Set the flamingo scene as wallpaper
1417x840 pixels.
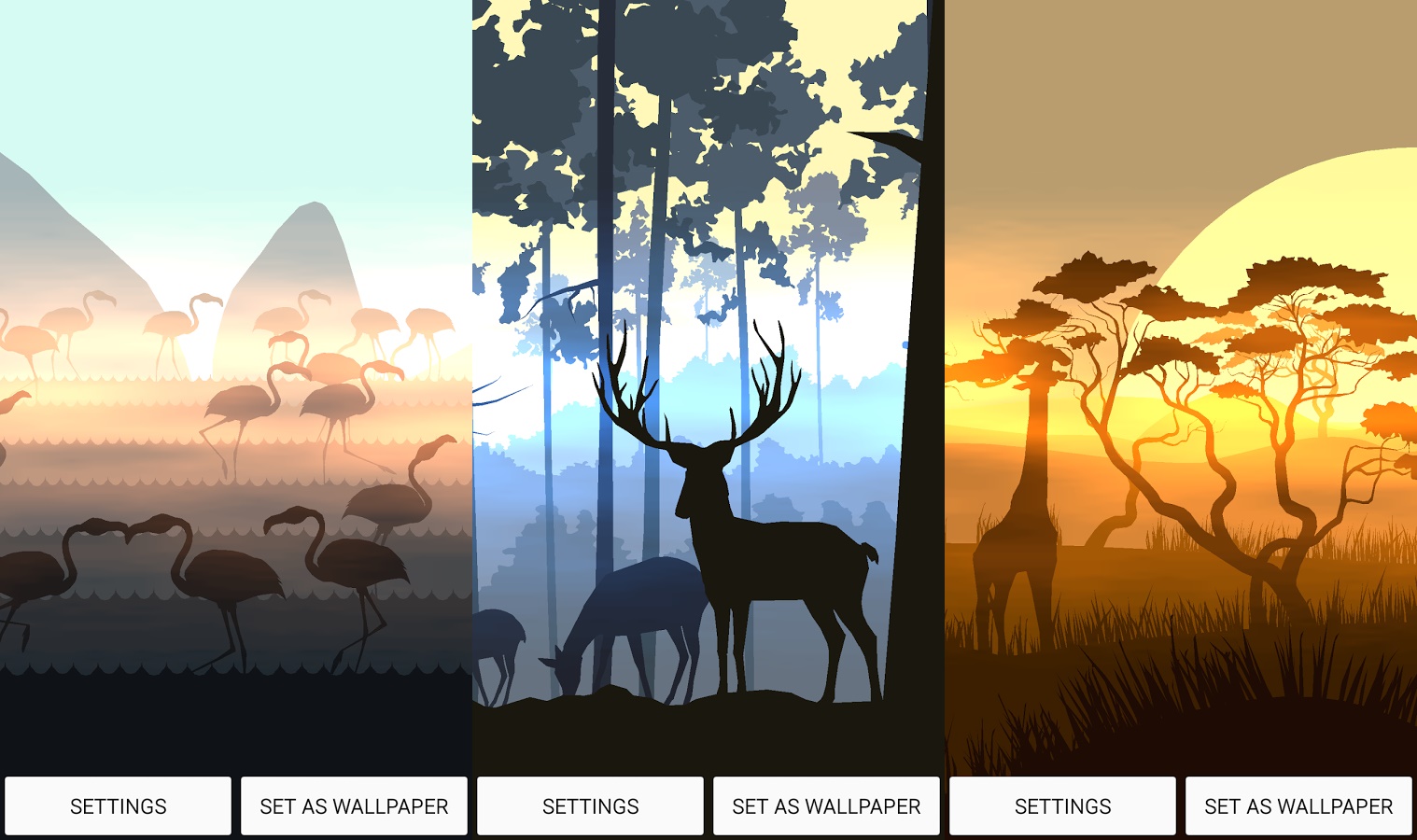[x=354, y=805]
